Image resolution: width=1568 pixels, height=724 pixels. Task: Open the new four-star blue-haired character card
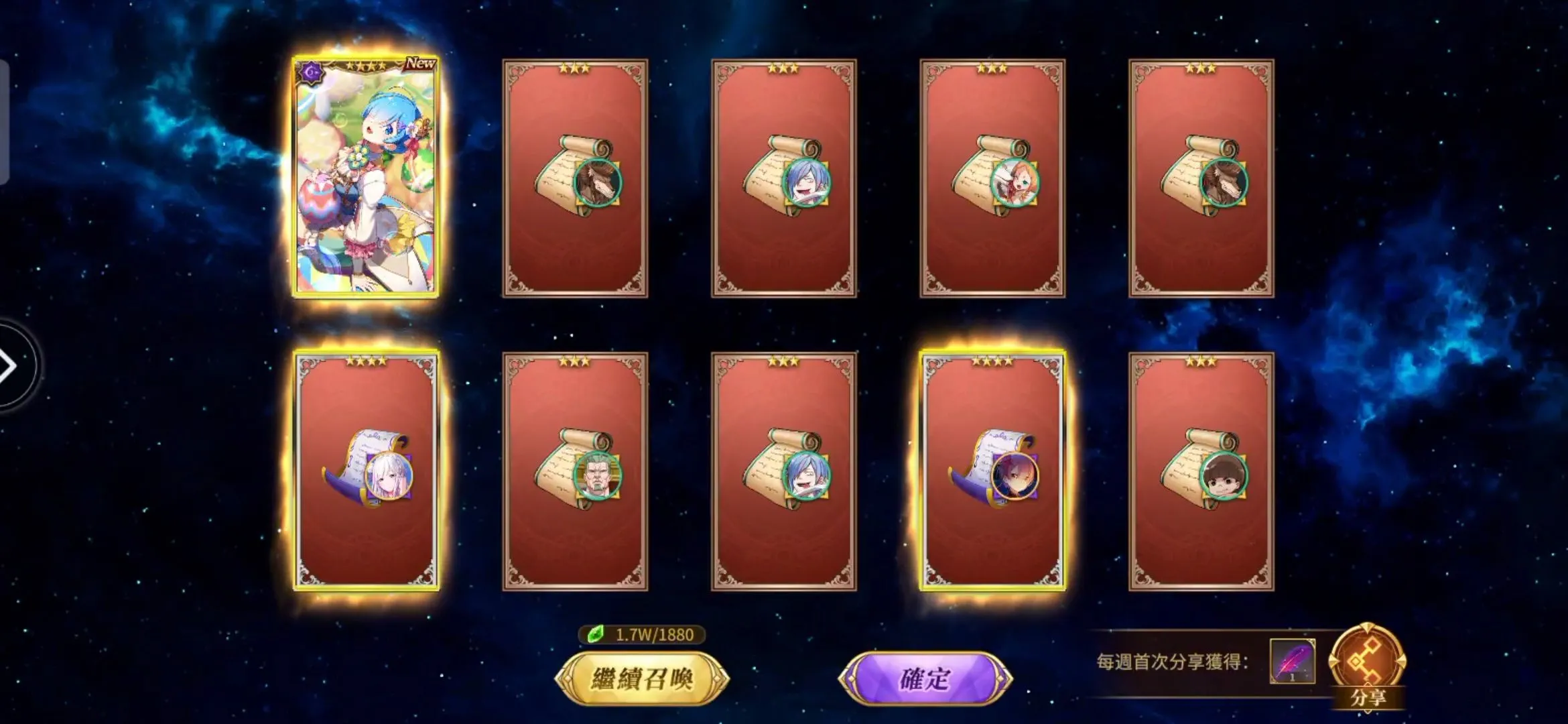click(x=366, y=178)
